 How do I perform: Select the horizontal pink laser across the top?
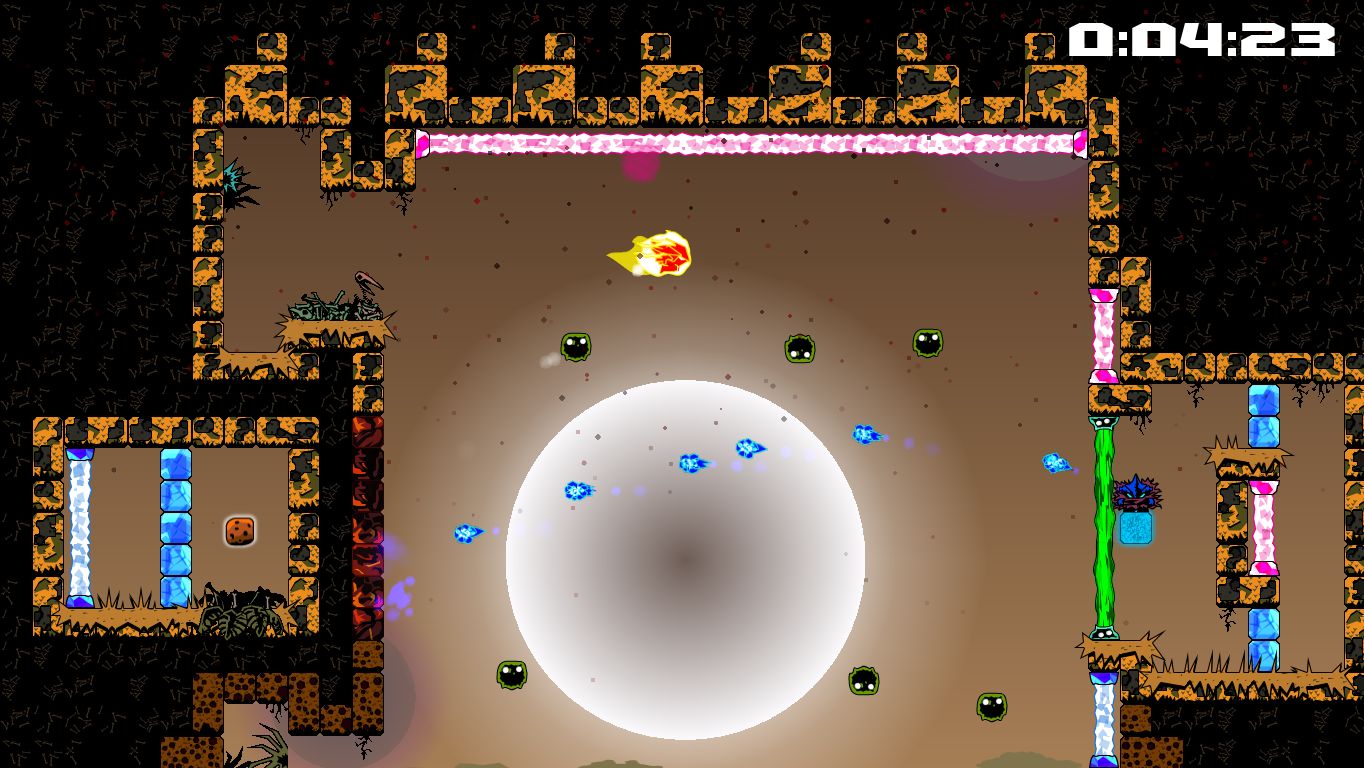[750, 140]
